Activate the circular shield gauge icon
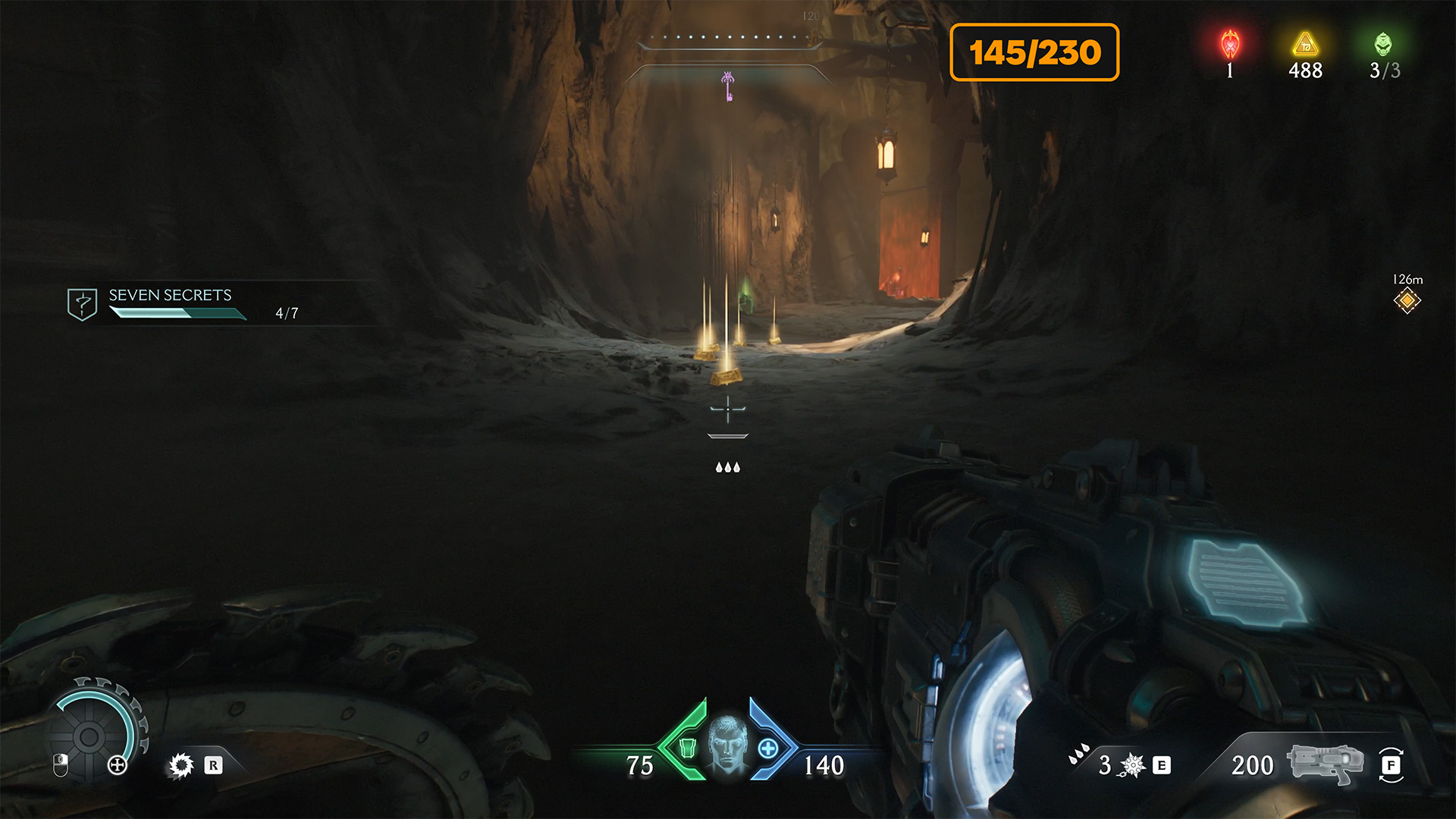Screen dimensions: 1456x819 [90, 735]
